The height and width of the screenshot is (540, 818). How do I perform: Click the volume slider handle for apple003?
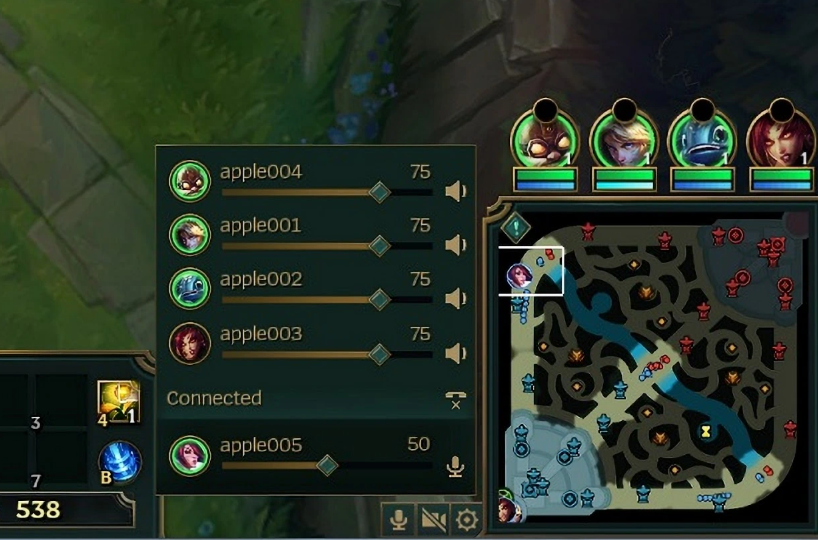(379, 353)
